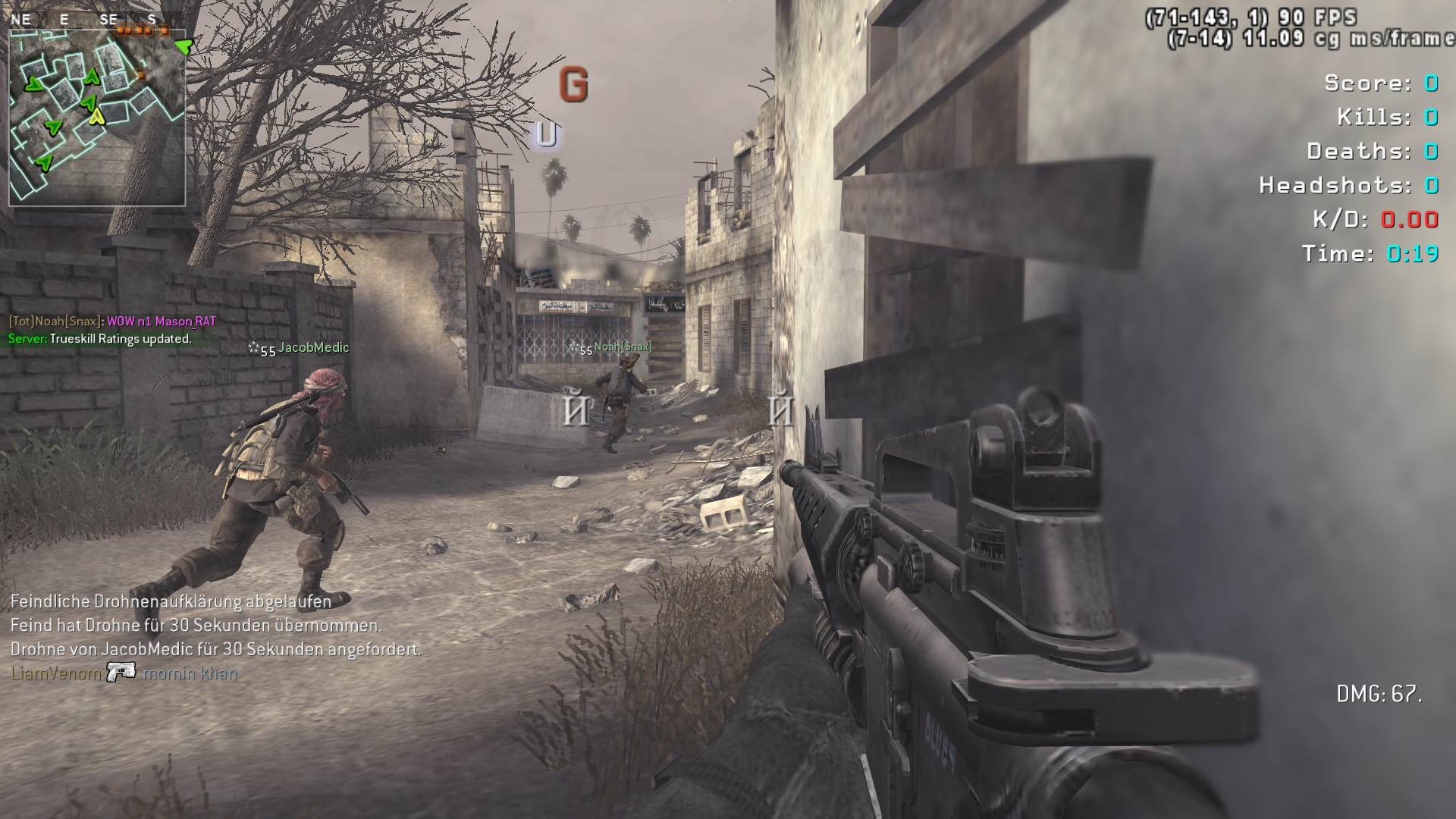Select the Trueskill Ratings server message
Viewport: 1456px width, 819px height.
100,339
